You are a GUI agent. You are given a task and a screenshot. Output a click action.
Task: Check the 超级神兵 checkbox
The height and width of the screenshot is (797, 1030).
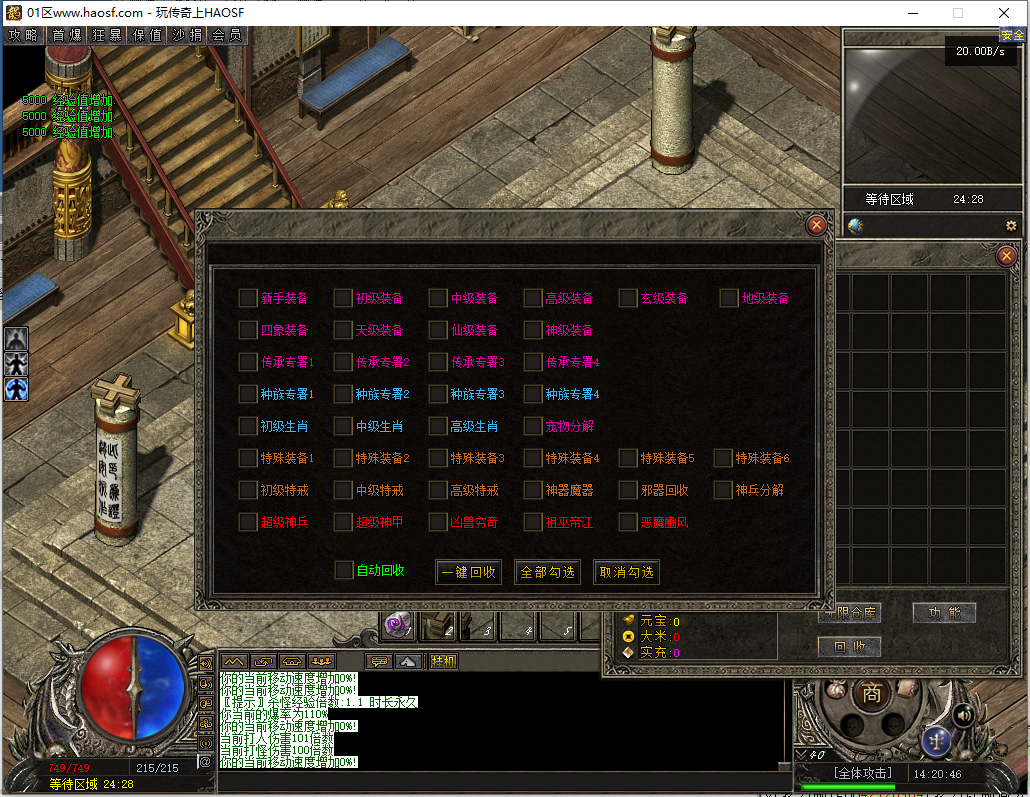(248, 522)
